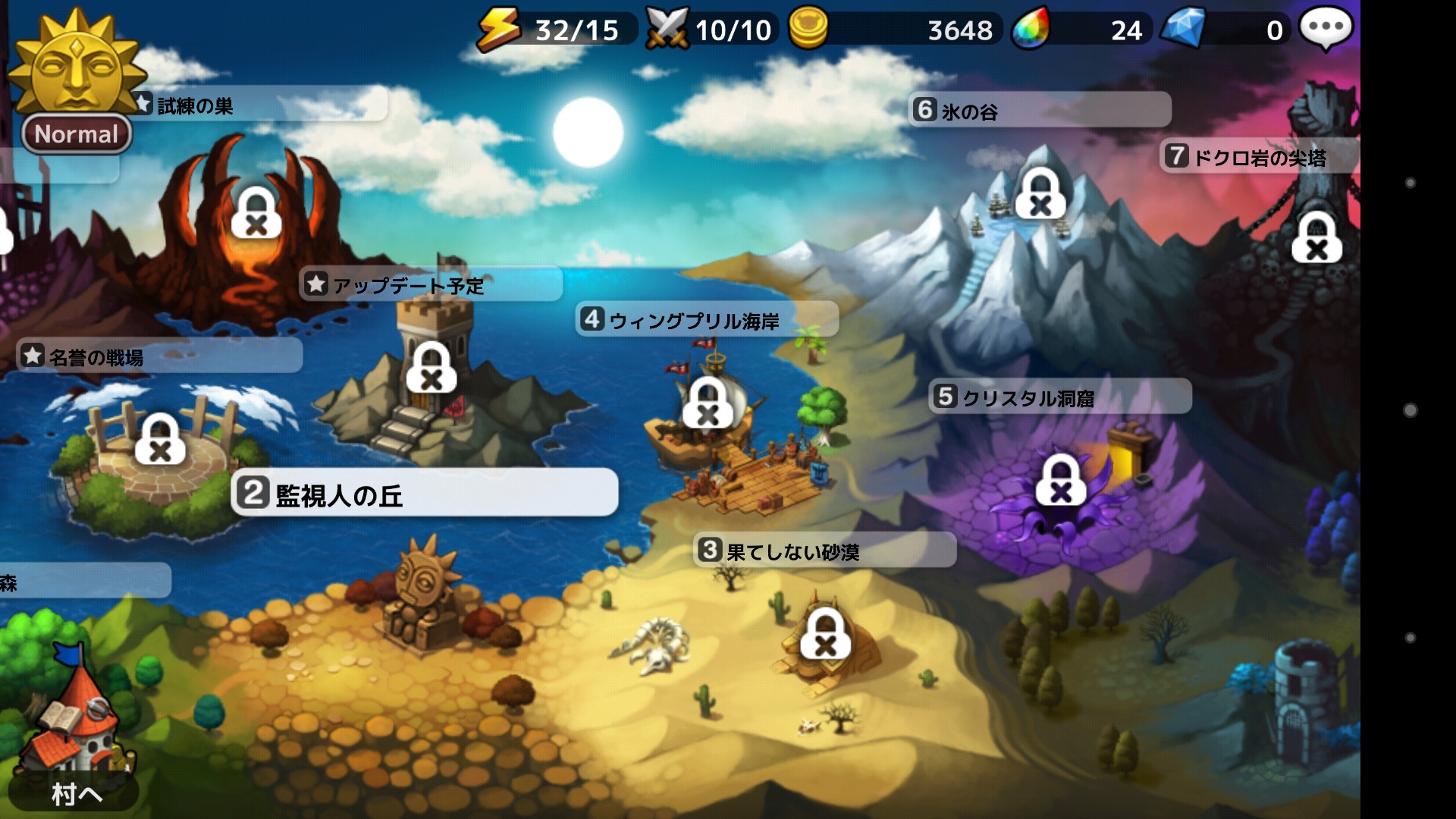Viewport: 1456px width, 819px height.
Task: Return to village with 村へ button
Action: [x=76, y=793]
